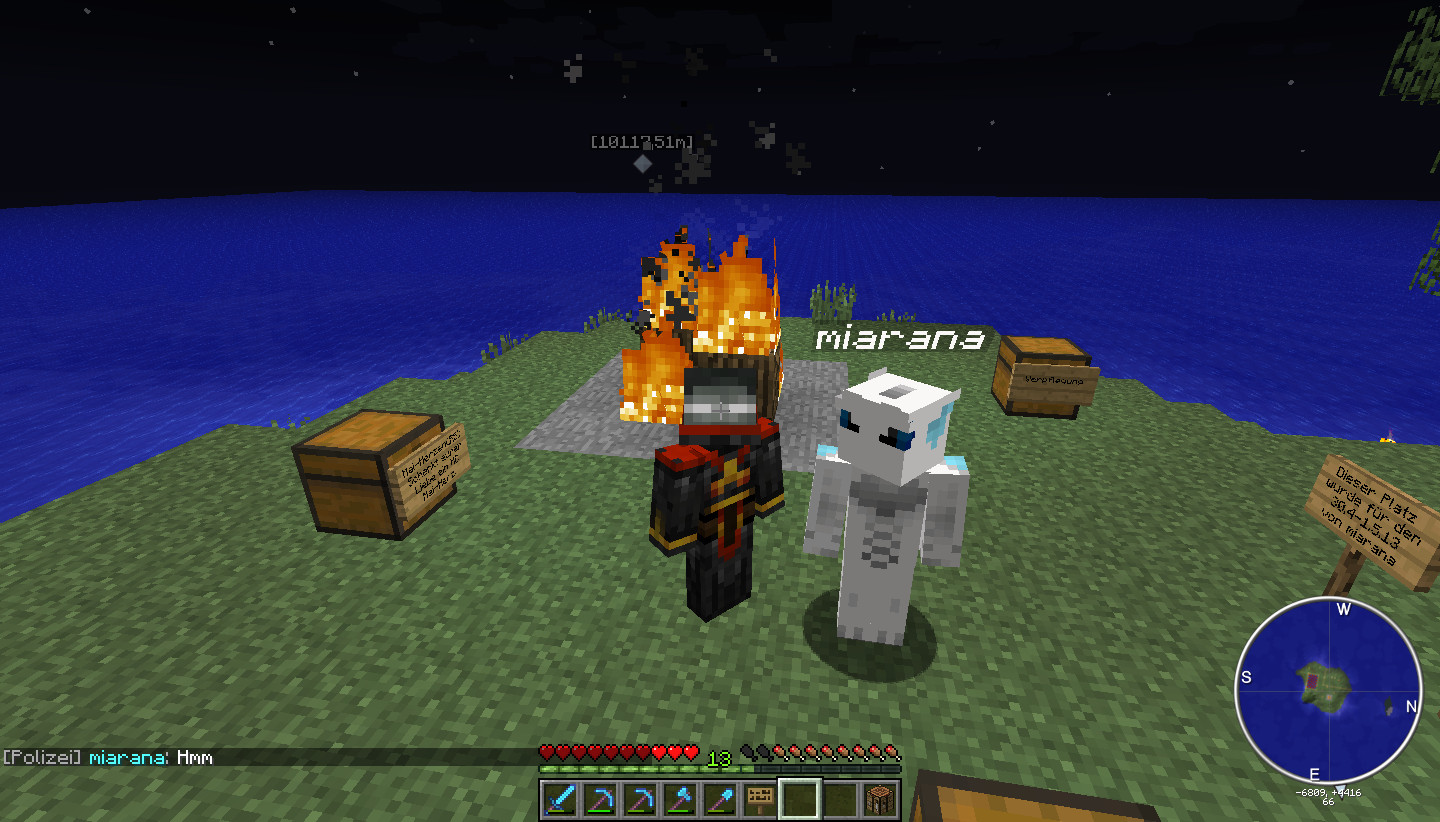1440x822 pixels.
Task: Pick the wooden sign hotbar slot
Action: [x=760, y=799]
